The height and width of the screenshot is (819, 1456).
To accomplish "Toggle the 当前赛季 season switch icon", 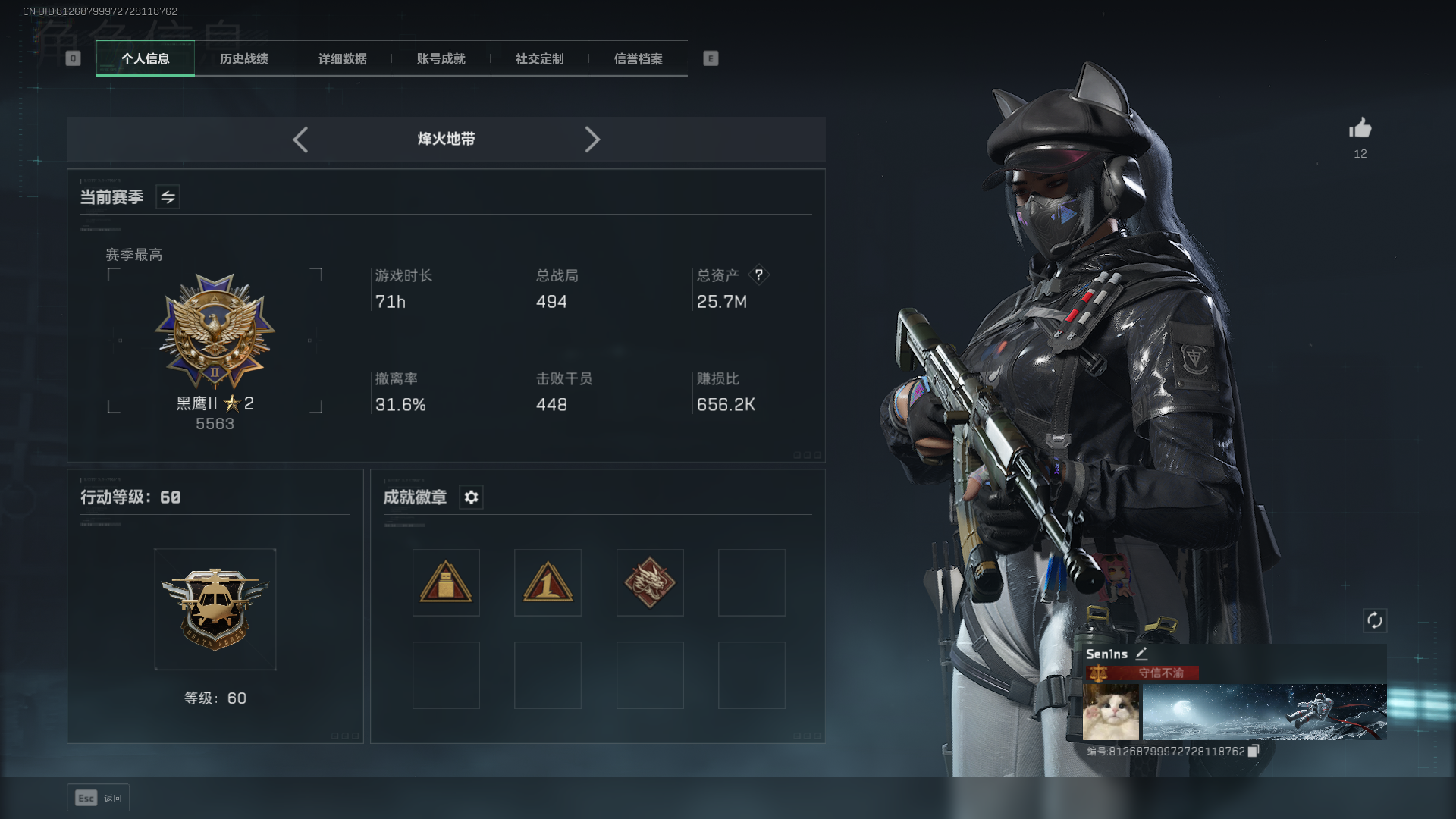I will (x=168, y=197).
